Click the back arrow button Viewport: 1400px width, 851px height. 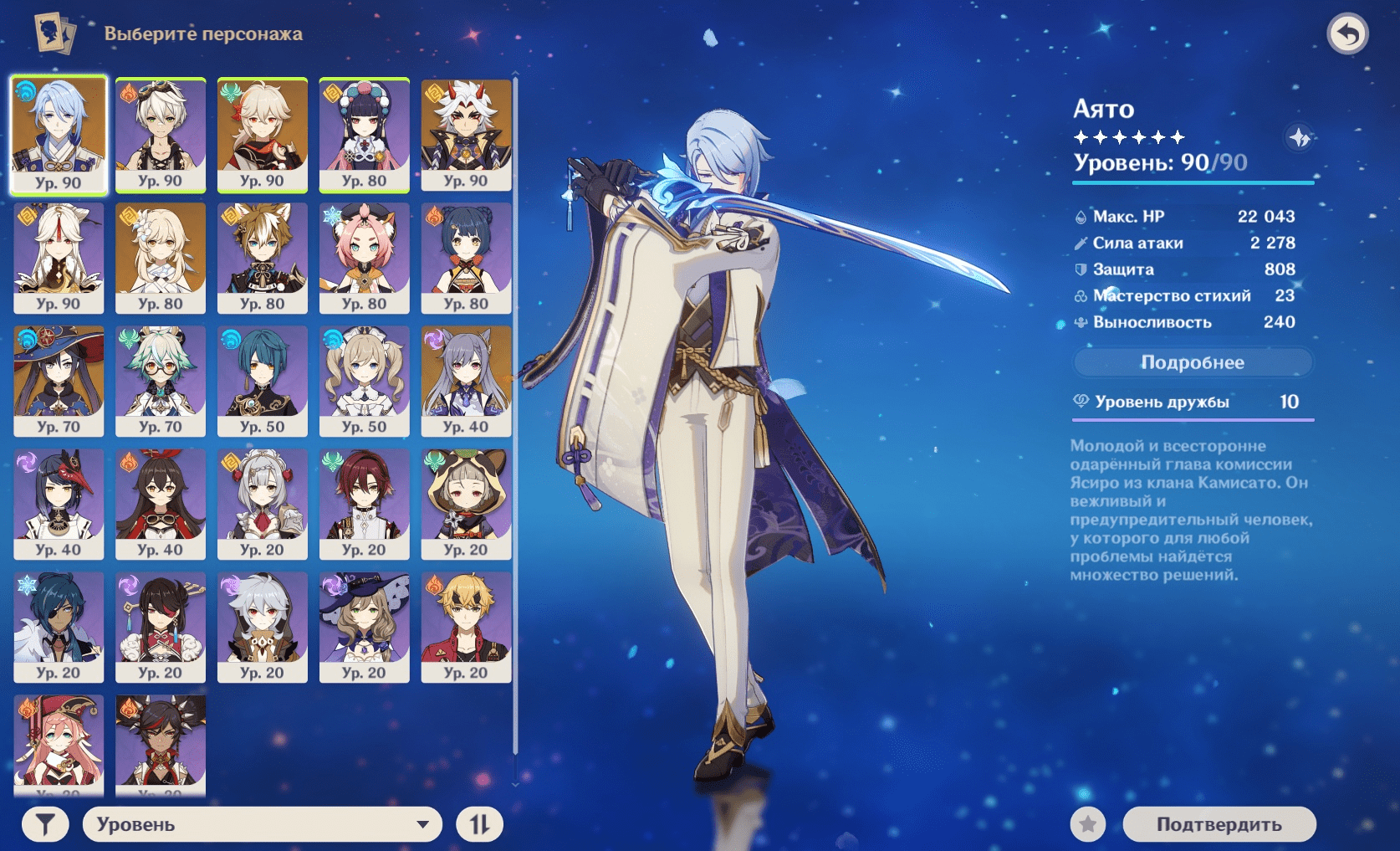point(1347,34)
